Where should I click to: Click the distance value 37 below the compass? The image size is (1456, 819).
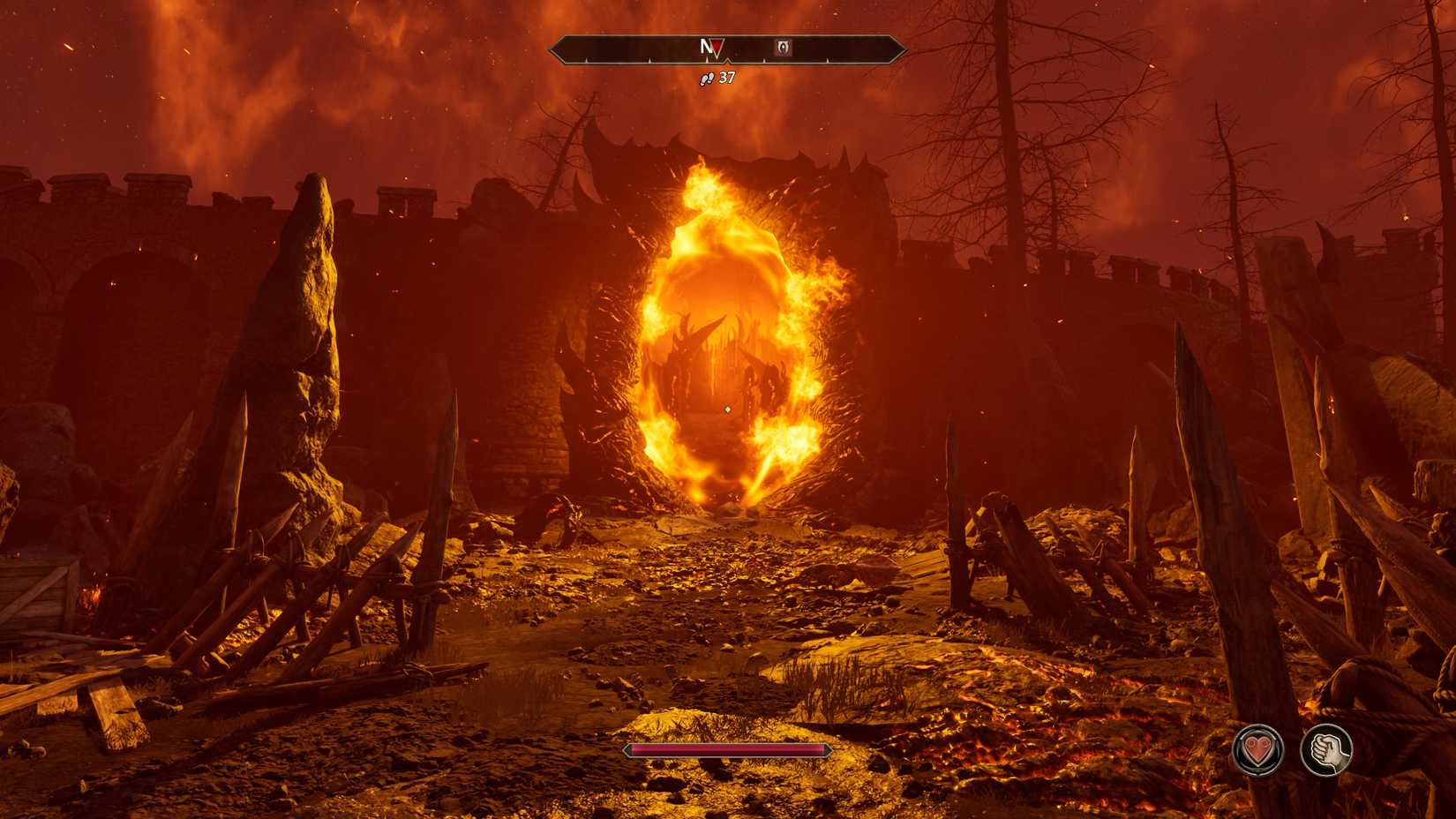726,78
